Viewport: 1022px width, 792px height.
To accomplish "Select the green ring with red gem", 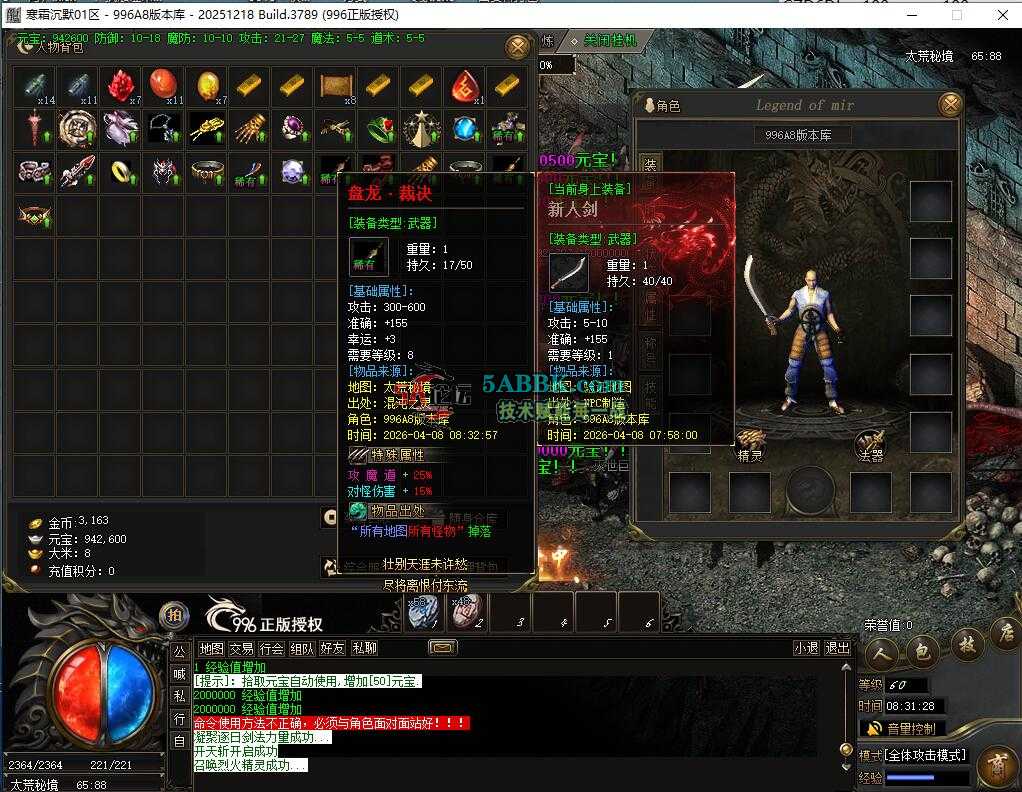I will click(x=379, y=129).
